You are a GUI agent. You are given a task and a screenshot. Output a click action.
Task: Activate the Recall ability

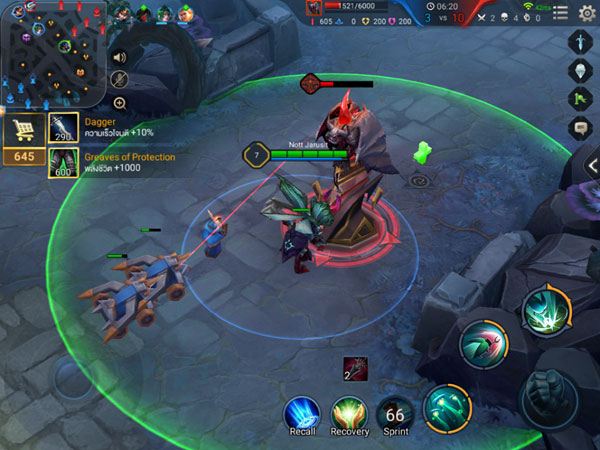[x=301, y=413]
